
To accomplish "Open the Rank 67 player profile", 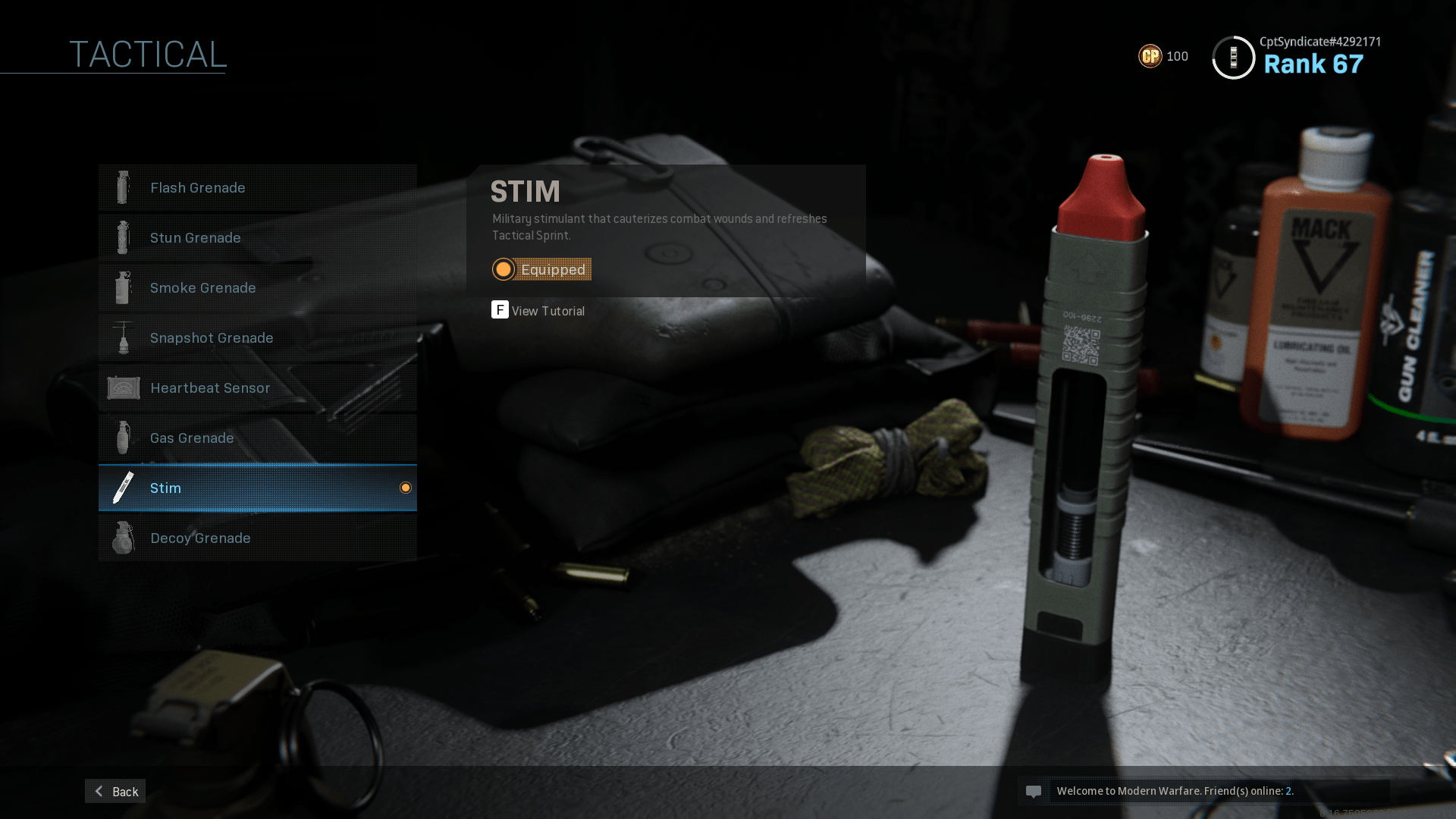I will (1297, 57).
